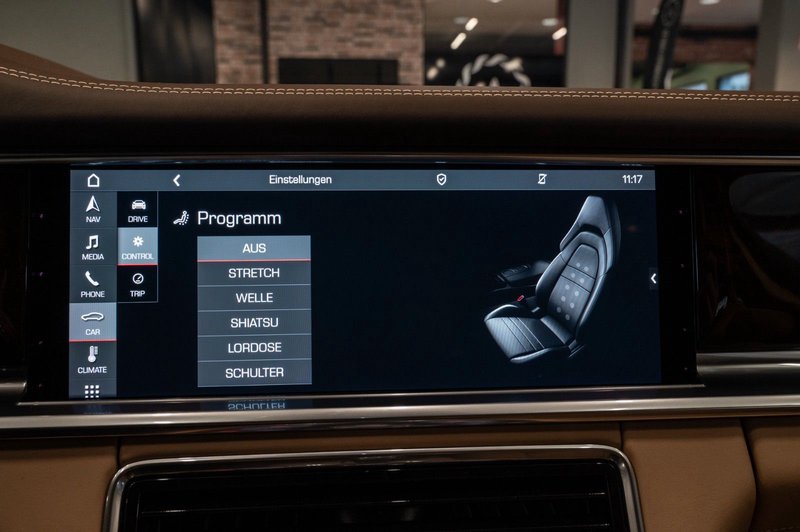Screen dimensions: 800x532
Task: Open the NAV menu
Action: click(x=93, y=209)
